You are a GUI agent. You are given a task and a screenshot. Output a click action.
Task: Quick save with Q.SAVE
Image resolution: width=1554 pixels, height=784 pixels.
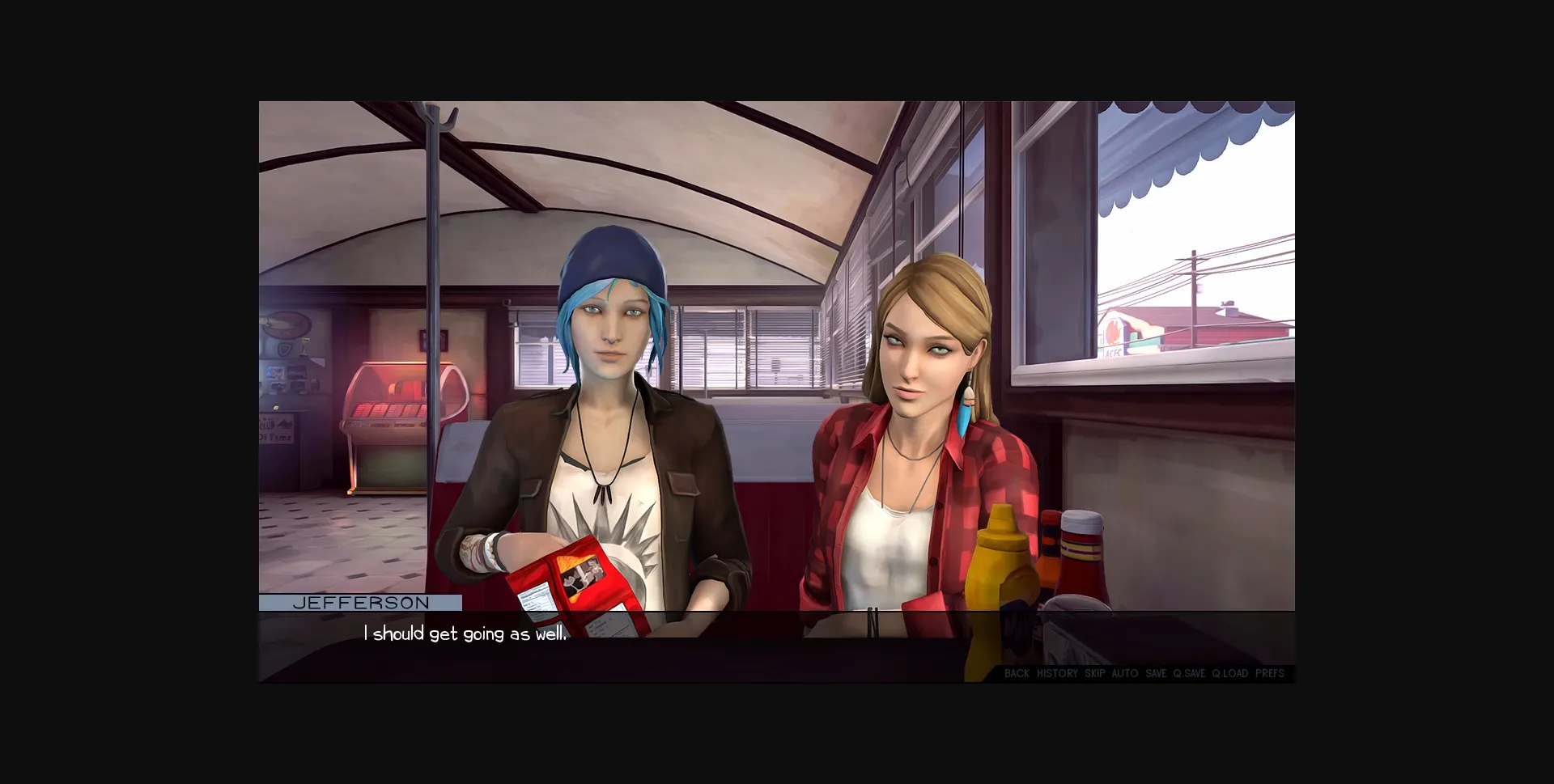1190,673
